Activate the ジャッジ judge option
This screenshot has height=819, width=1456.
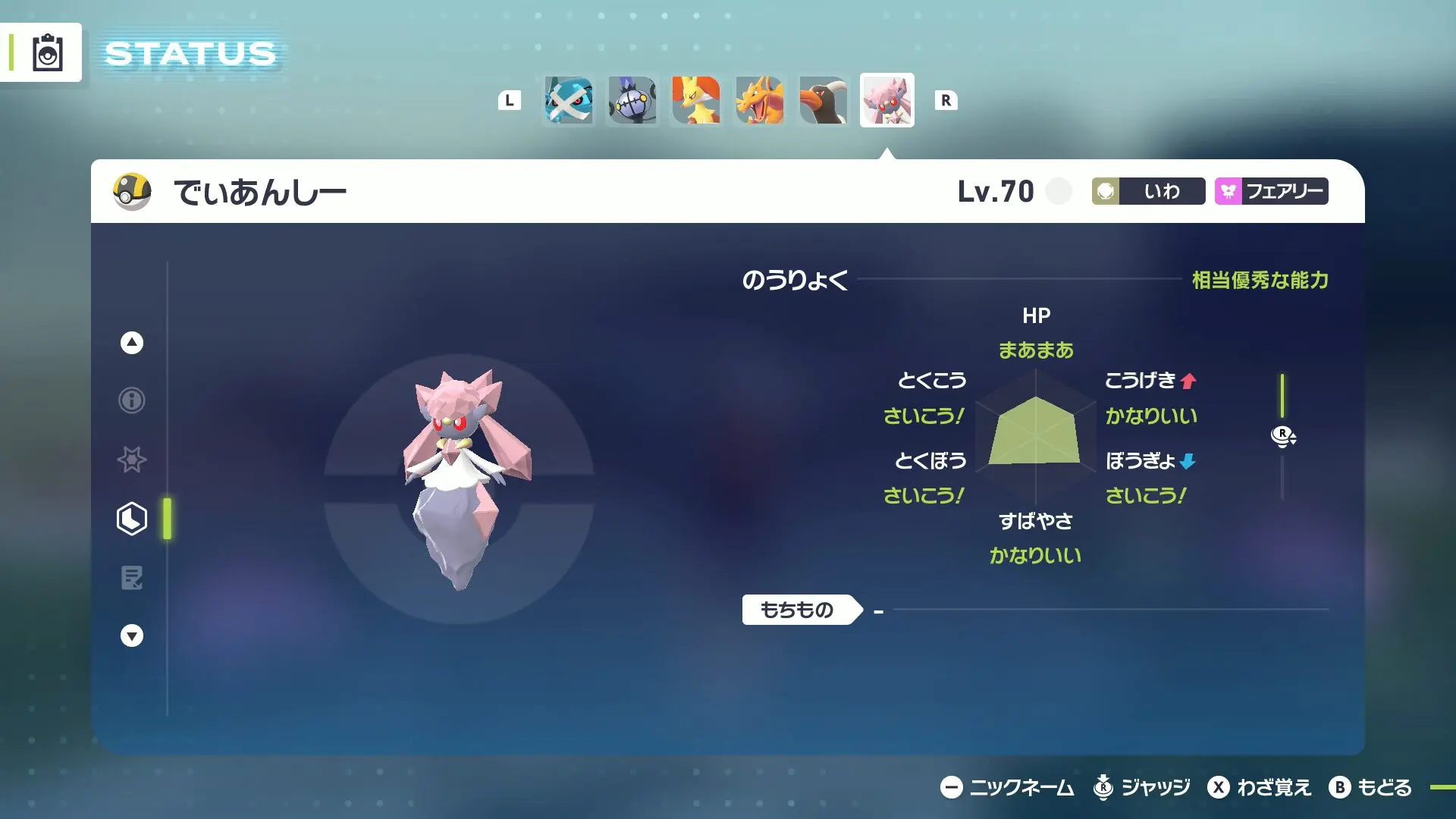pos(1141,788)
